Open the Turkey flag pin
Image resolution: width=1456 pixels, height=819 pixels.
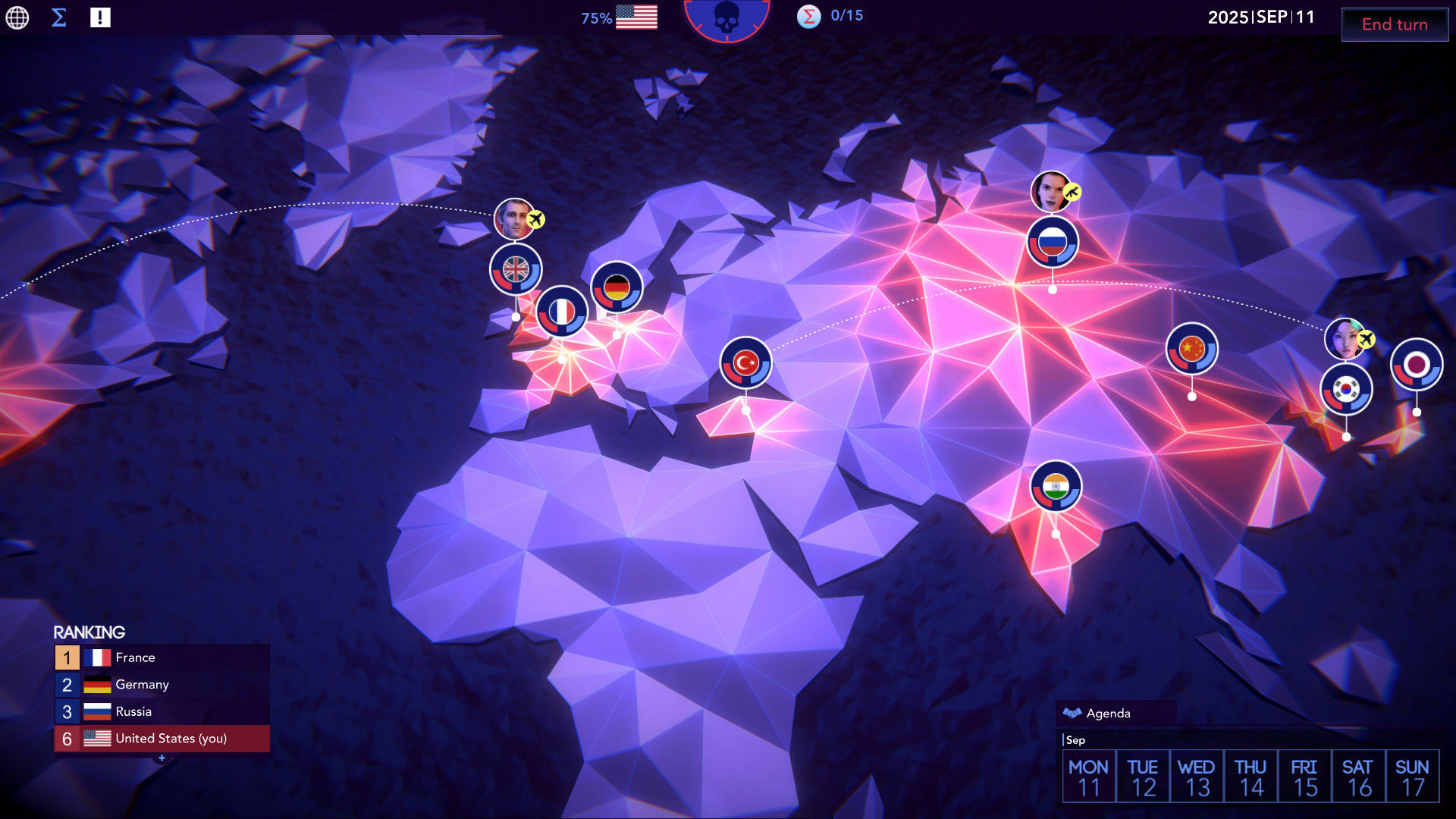click(x=745, y=362)
